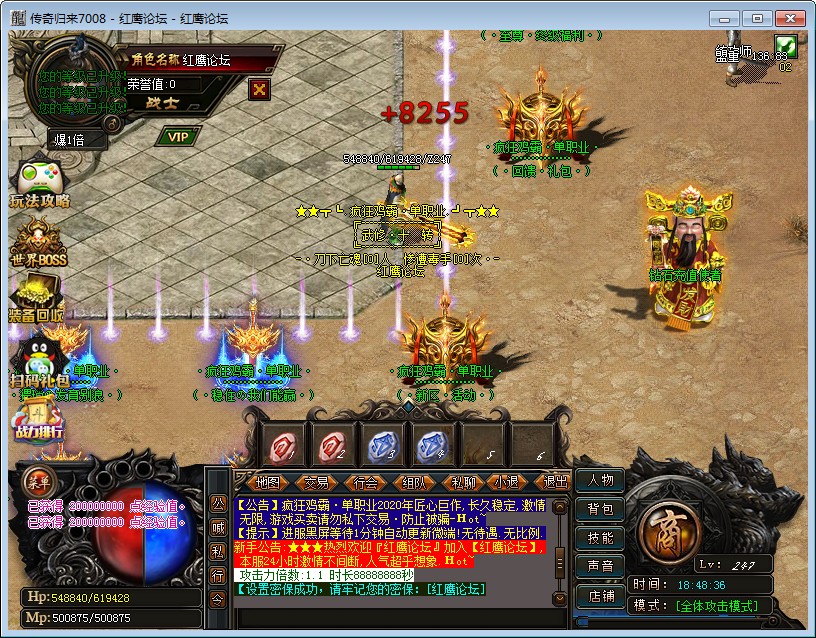The image size is (816, 638).
Task: Show the 战力排行 power ranking
Action: pos(37,420)
